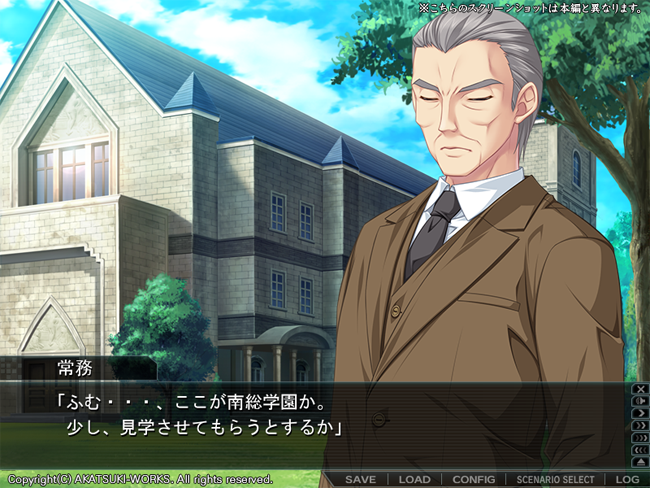The height and width of the screenshot is (488, 650).
Task: Click the eject triangle icon
Action: [x=639, y=462]
